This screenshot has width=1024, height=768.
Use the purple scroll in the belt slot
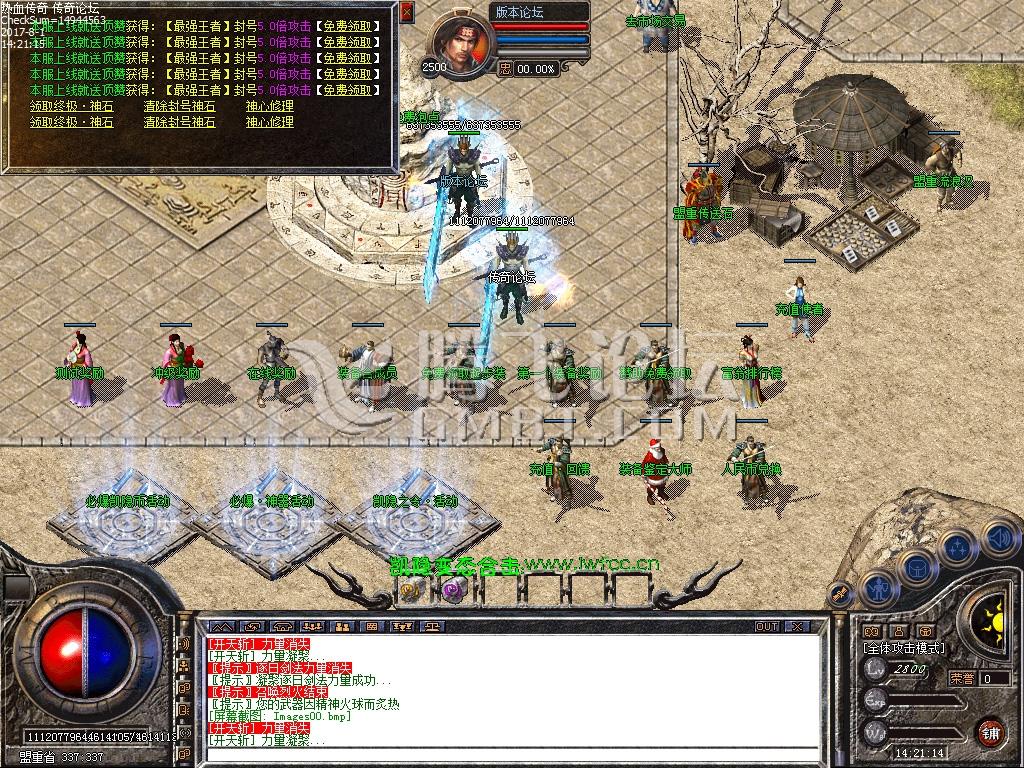coord(452,589)
